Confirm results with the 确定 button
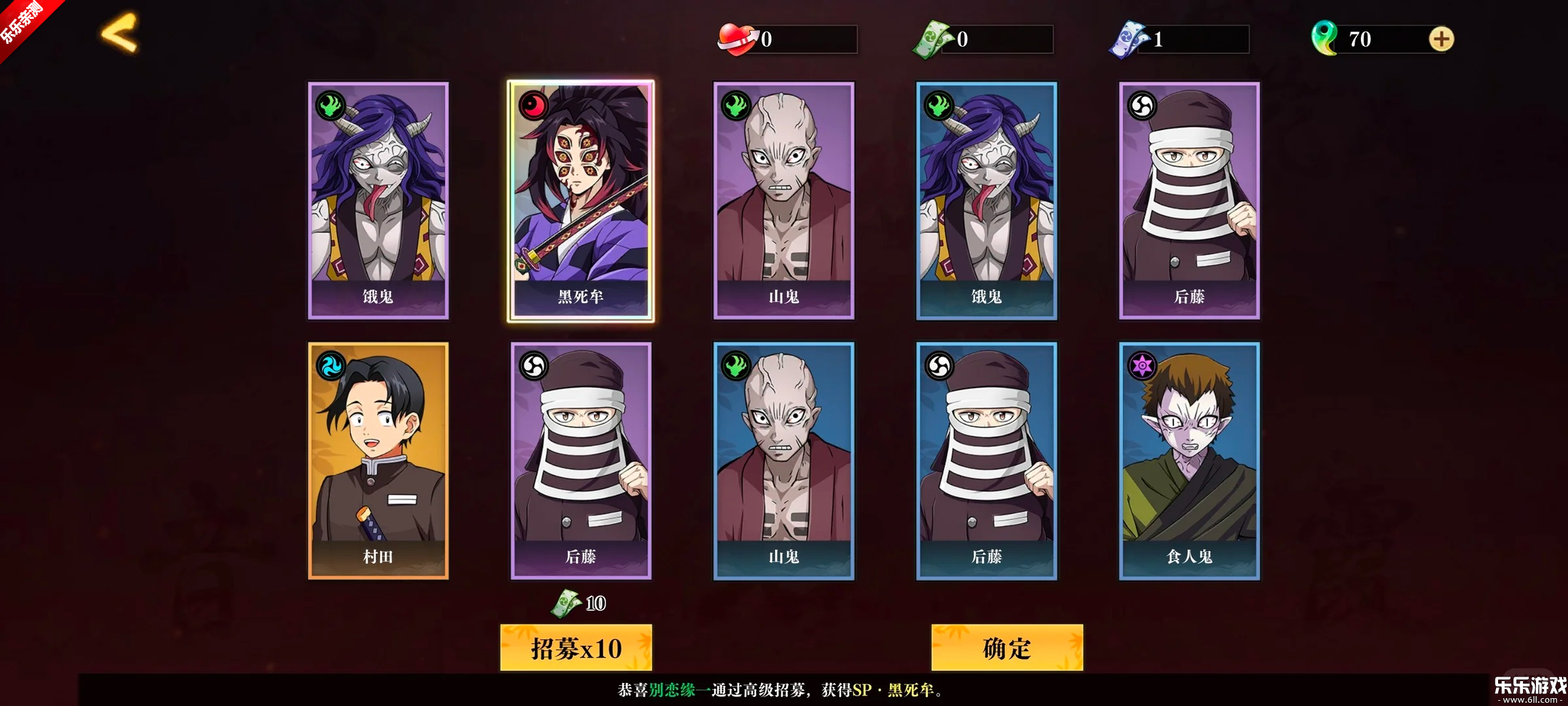This screenshot has height=706, width=1568. 1007,648
